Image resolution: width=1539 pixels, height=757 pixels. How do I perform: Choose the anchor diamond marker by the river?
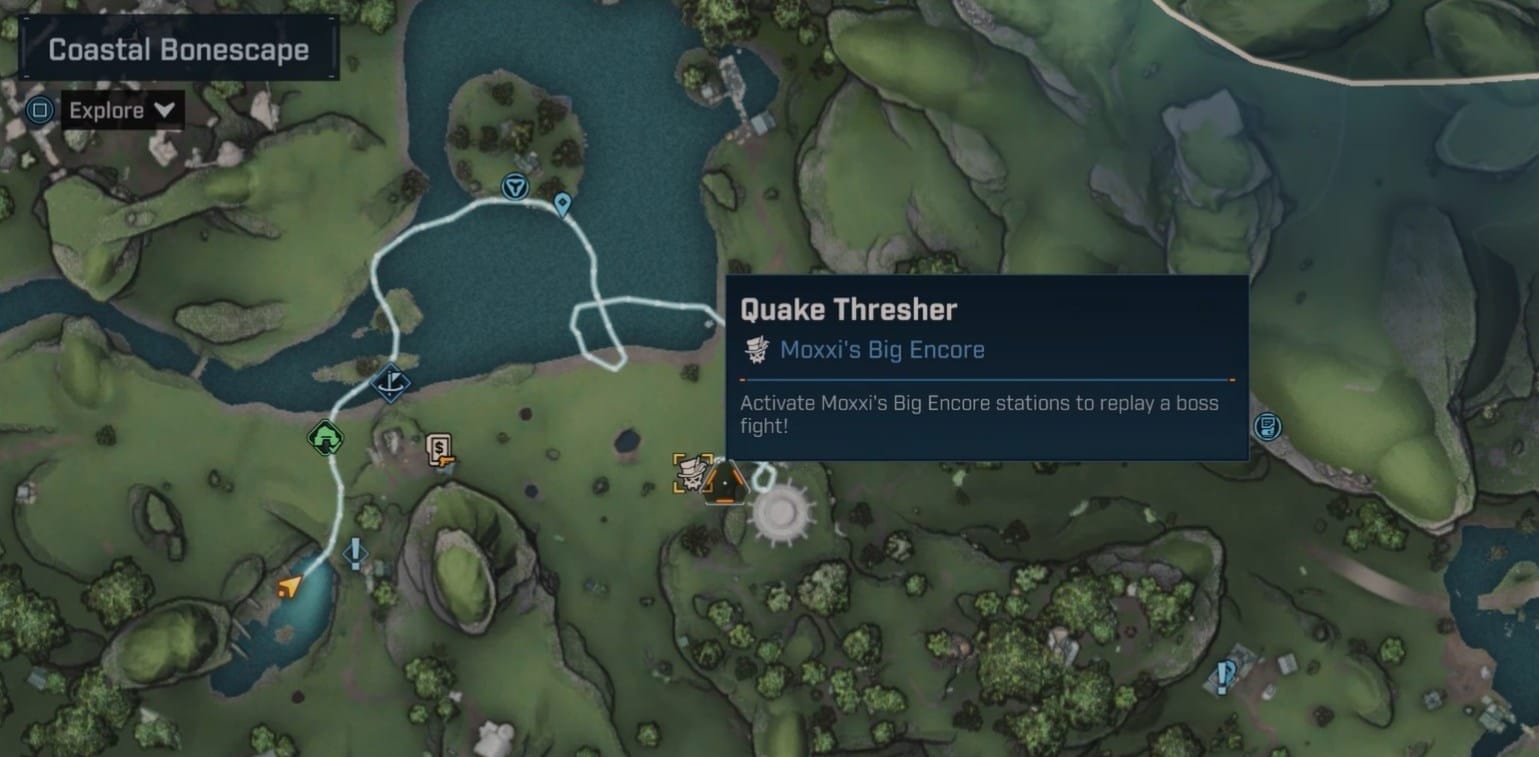[389, 383]
